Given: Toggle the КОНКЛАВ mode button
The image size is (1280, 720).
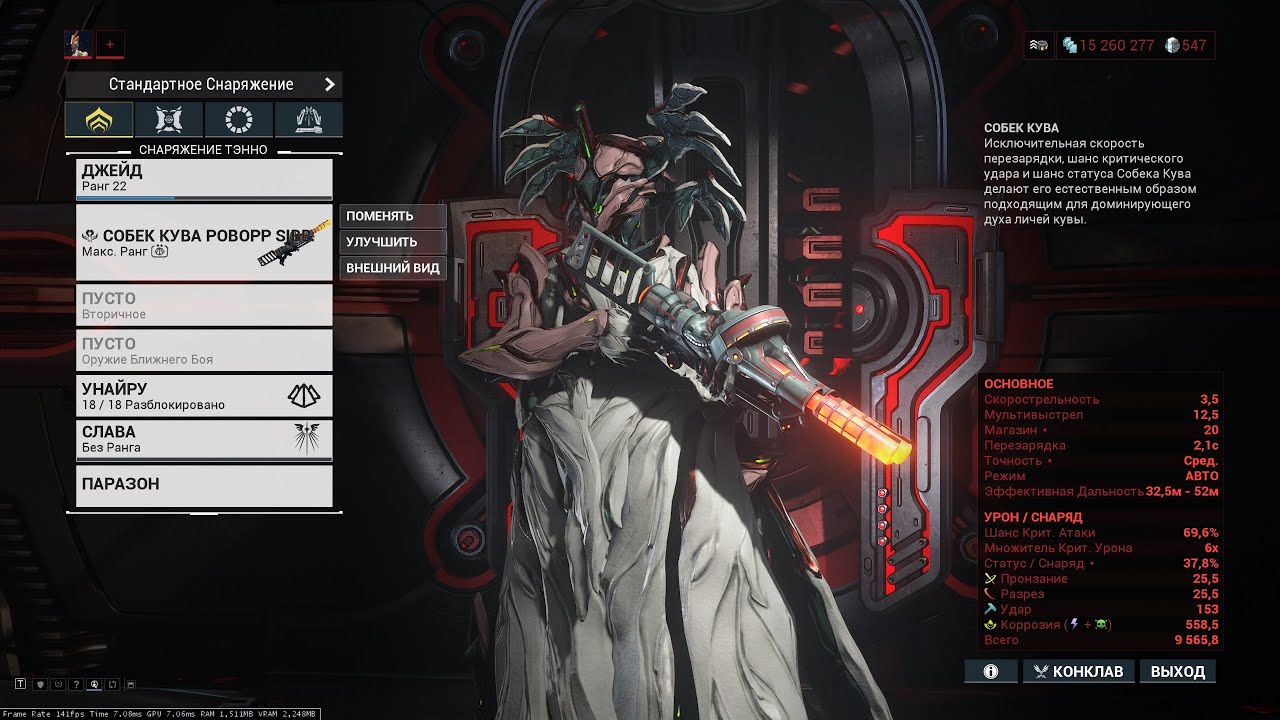Looking at the screenshot, I should pos(1078,671).
